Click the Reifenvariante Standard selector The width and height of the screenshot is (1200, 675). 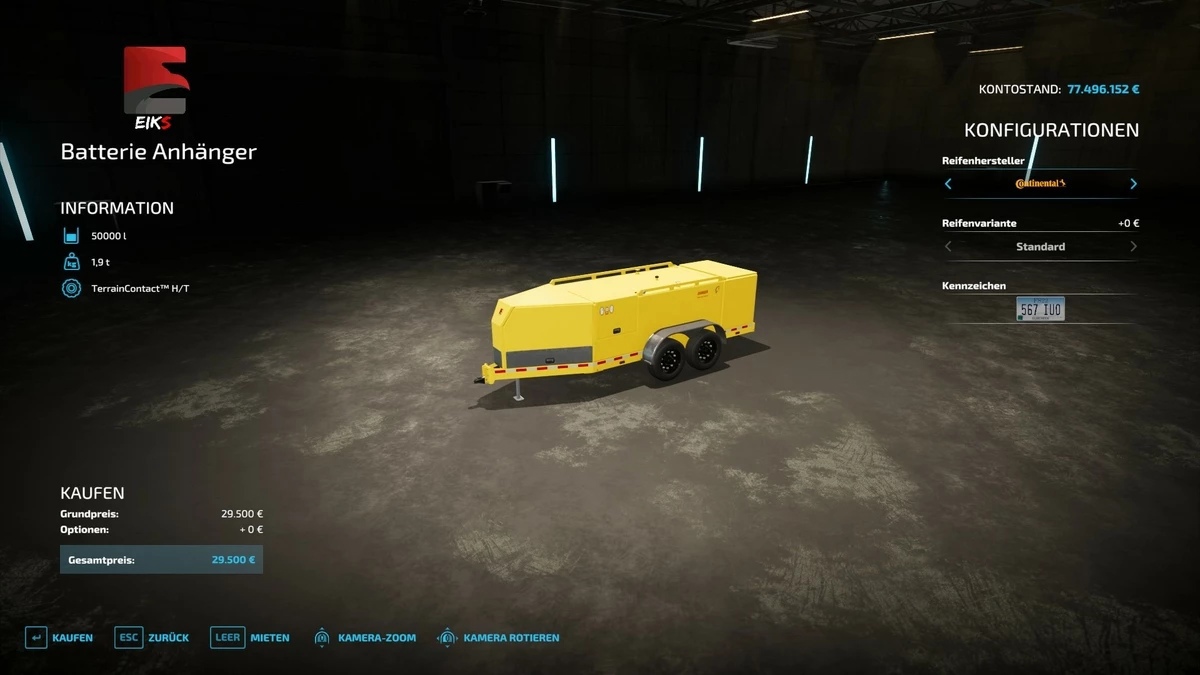1040,247
